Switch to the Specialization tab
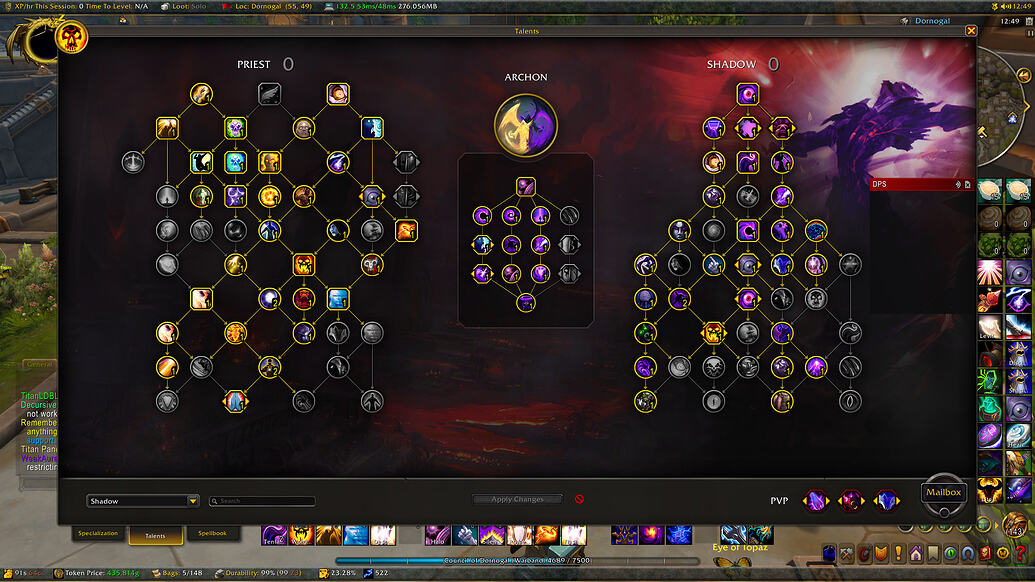Viewport: 1035px width, 582px height. click(98, 534)
